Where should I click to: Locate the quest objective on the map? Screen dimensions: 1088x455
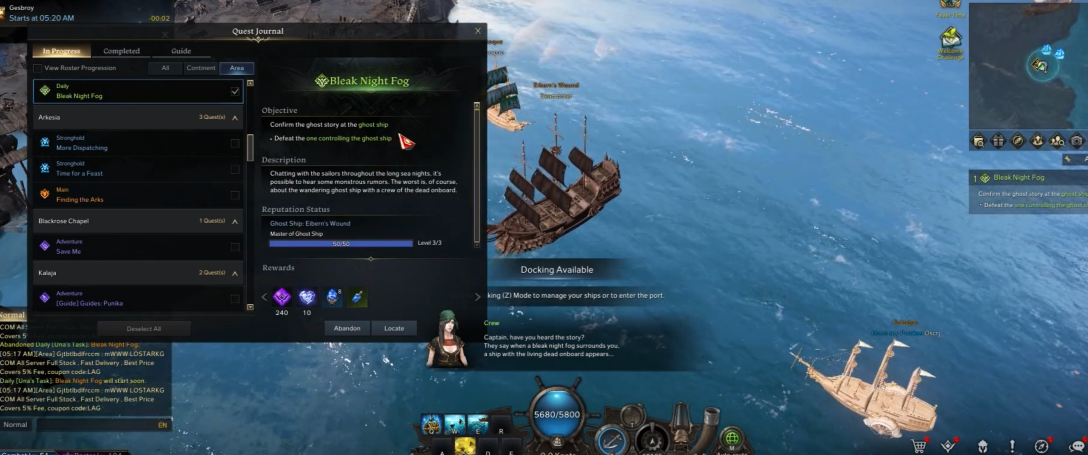[394, 328]
